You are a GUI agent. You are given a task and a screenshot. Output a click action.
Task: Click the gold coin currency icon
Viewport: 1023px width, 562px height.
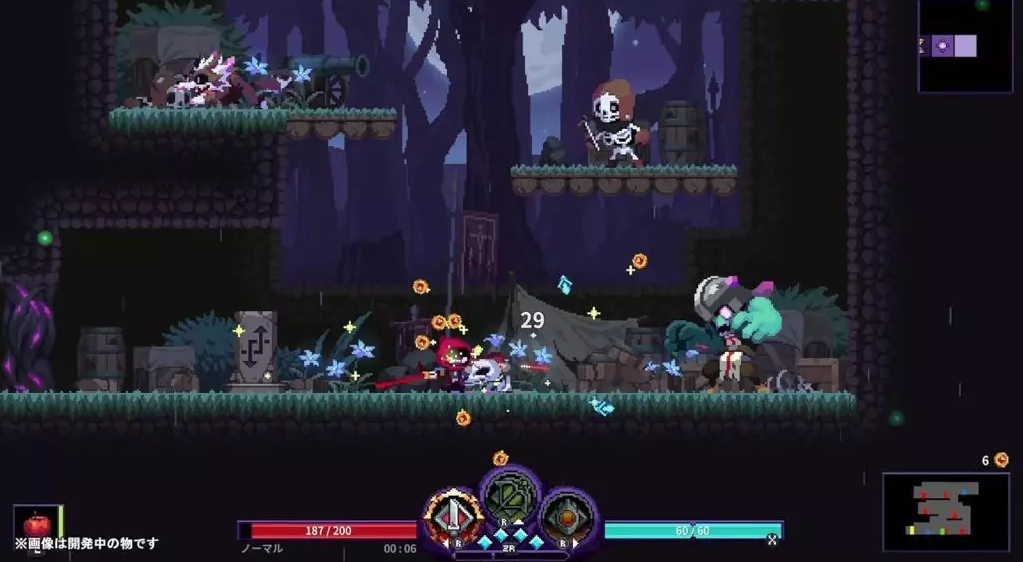pos(1001,460)
